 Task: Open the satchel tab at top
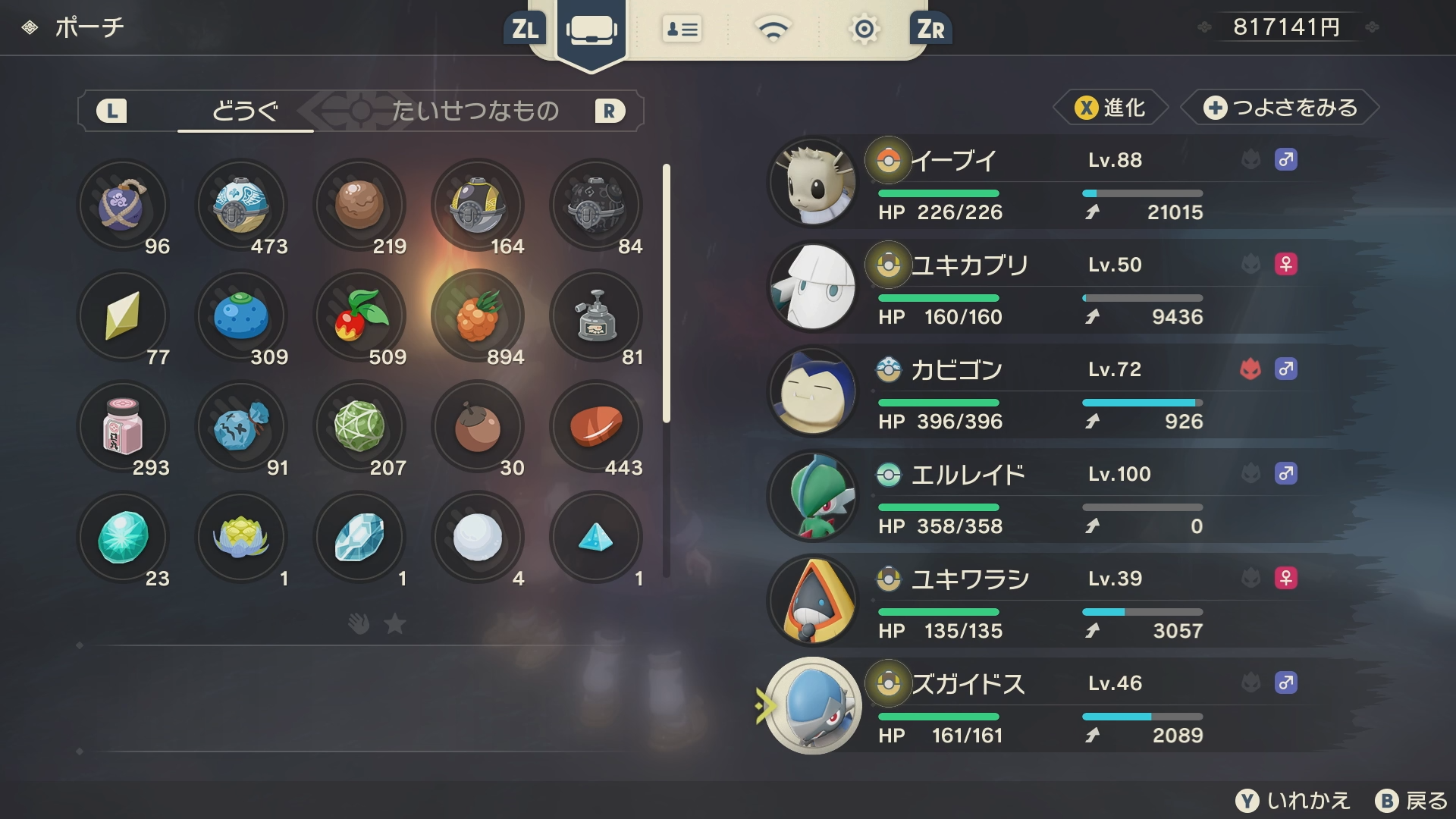point(591,30)
